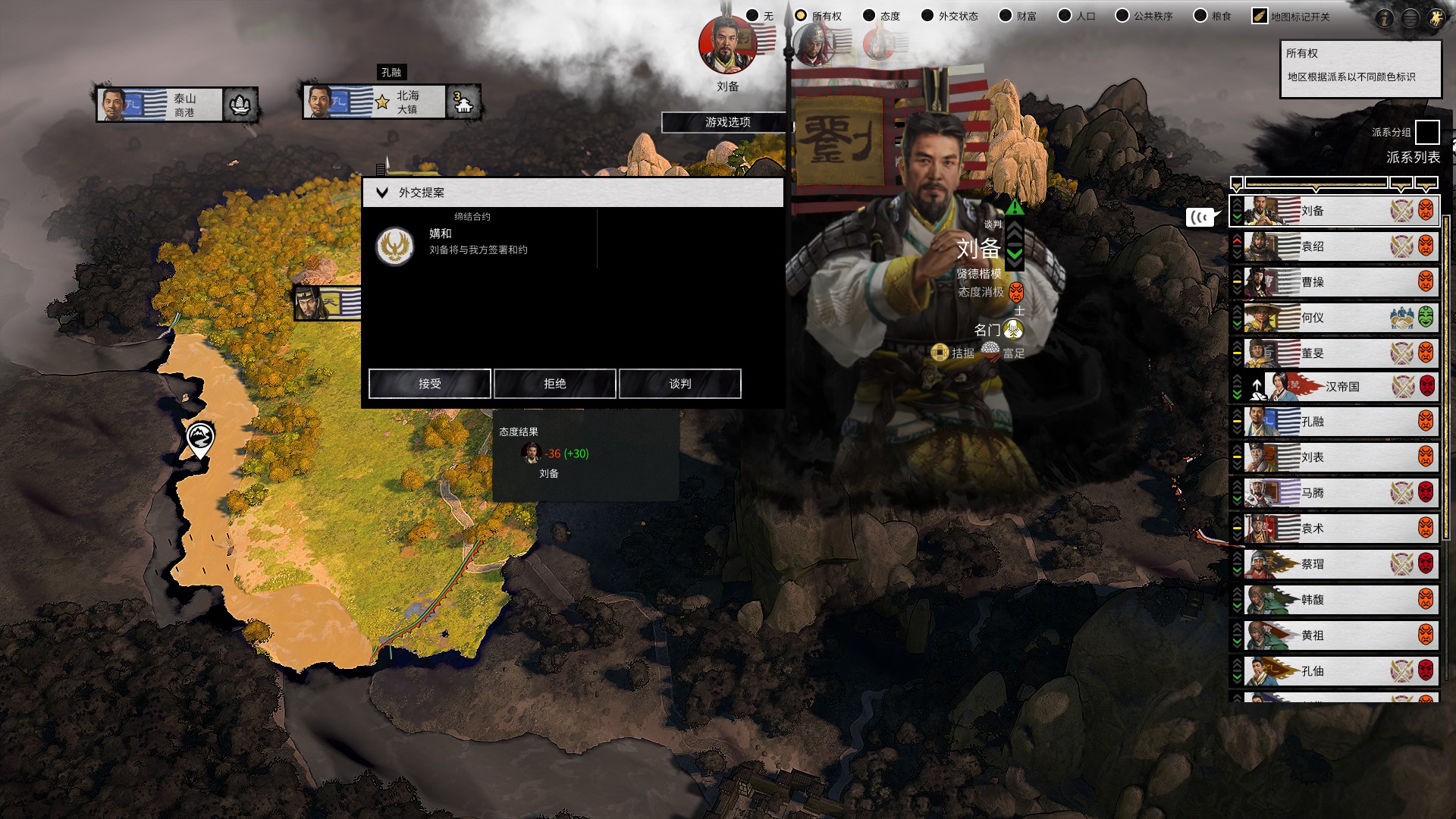The width and height of the screenshot is (1456, 819).
Task: Show the 人口 map overlay
Action: pos(1065,16)
